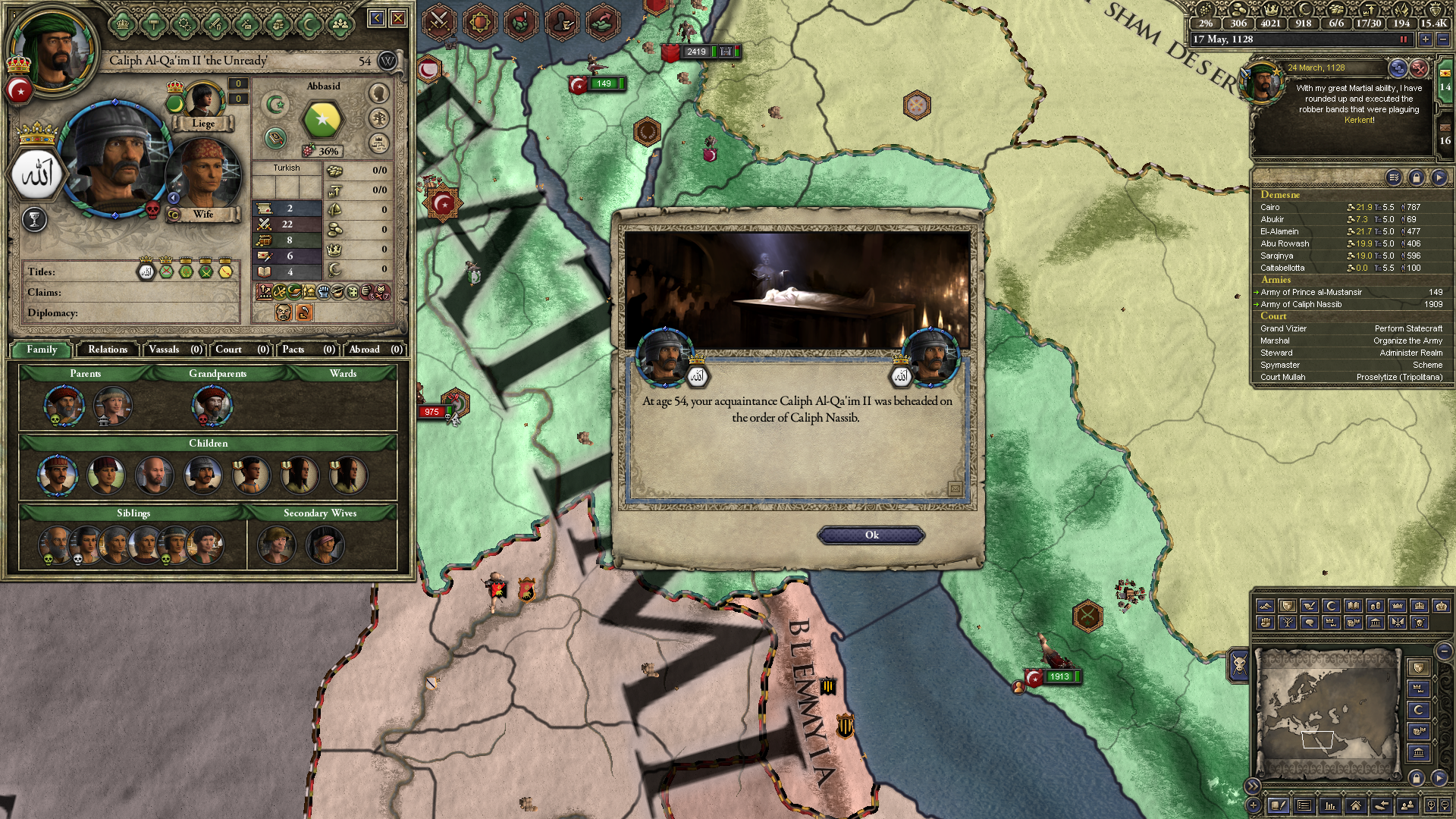Confirm the beheading notice with Ok
The image size is (1456, 819).
(x=871, y=535)
